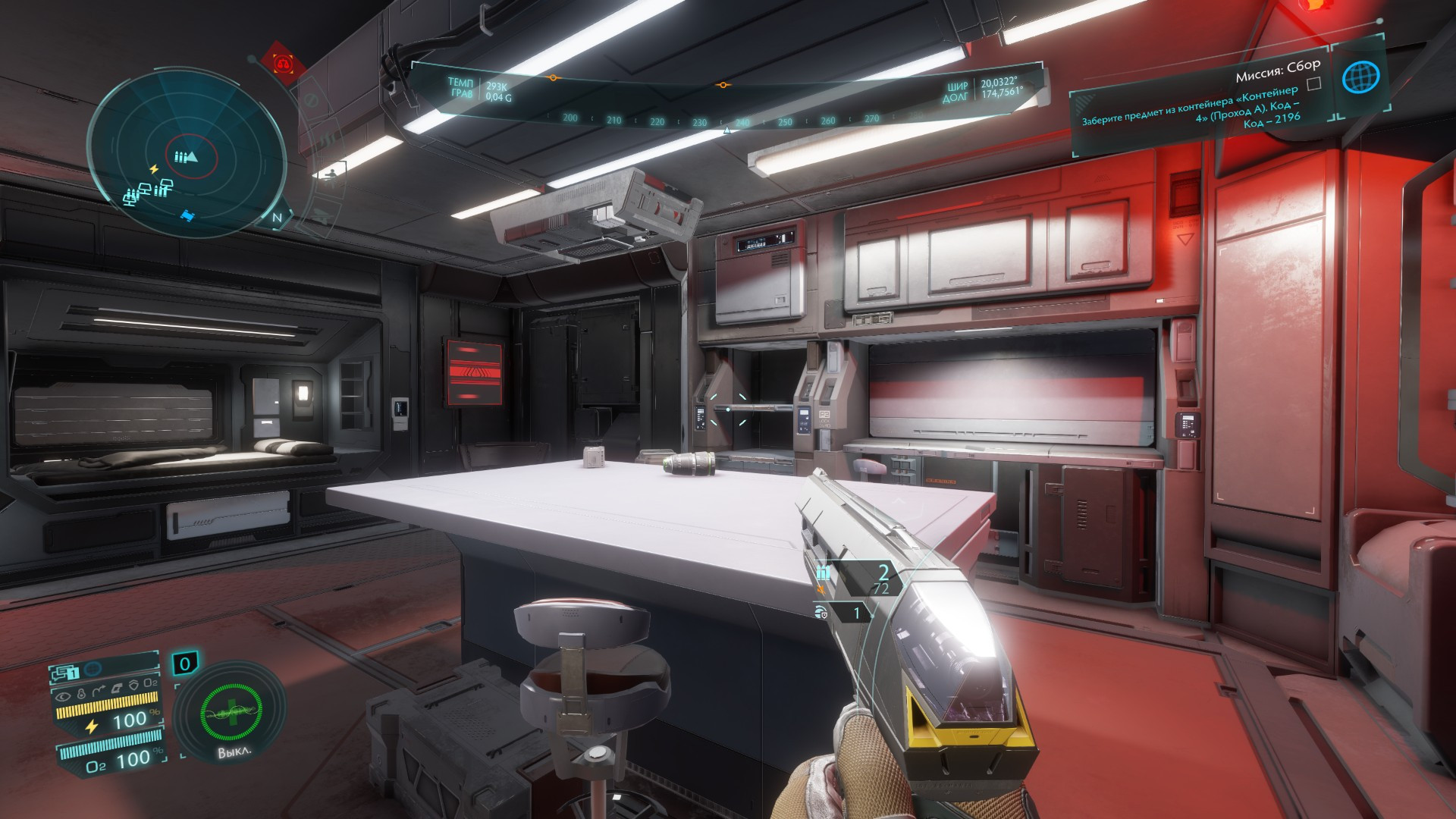Click the consumable counter box showing 0
The image size is (1456, 819).
click(x=184, y=665)
